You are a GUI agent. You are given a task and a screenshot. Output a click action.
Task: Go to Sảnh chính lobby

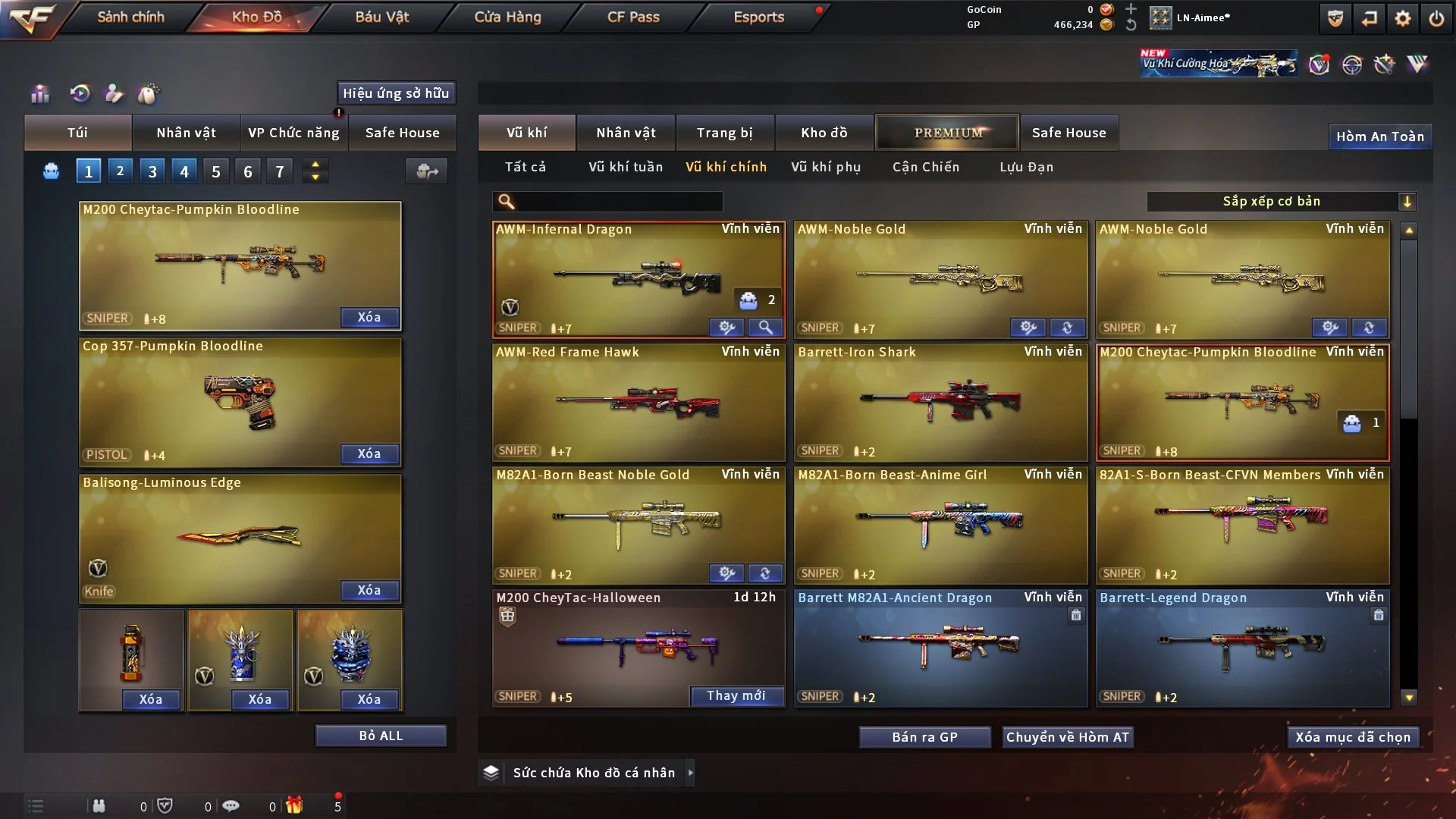130,17
